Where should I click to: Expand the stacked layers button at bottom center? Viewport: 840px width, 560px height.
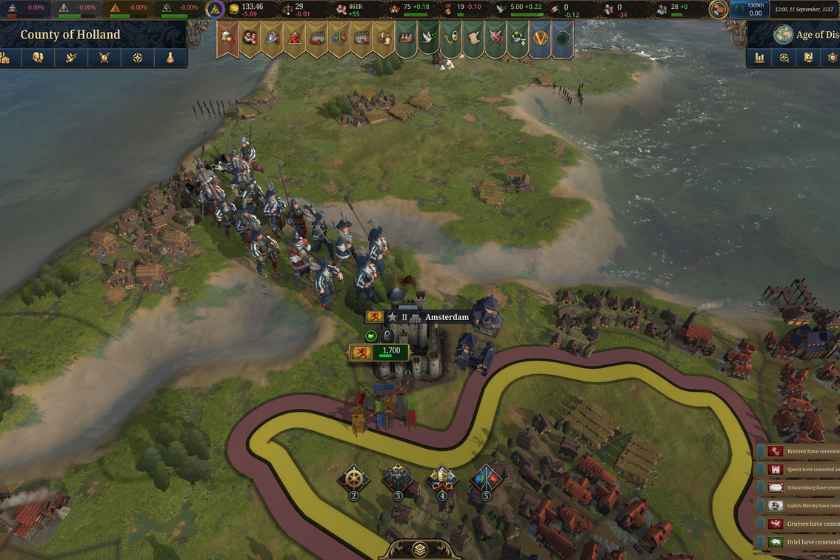419,549
